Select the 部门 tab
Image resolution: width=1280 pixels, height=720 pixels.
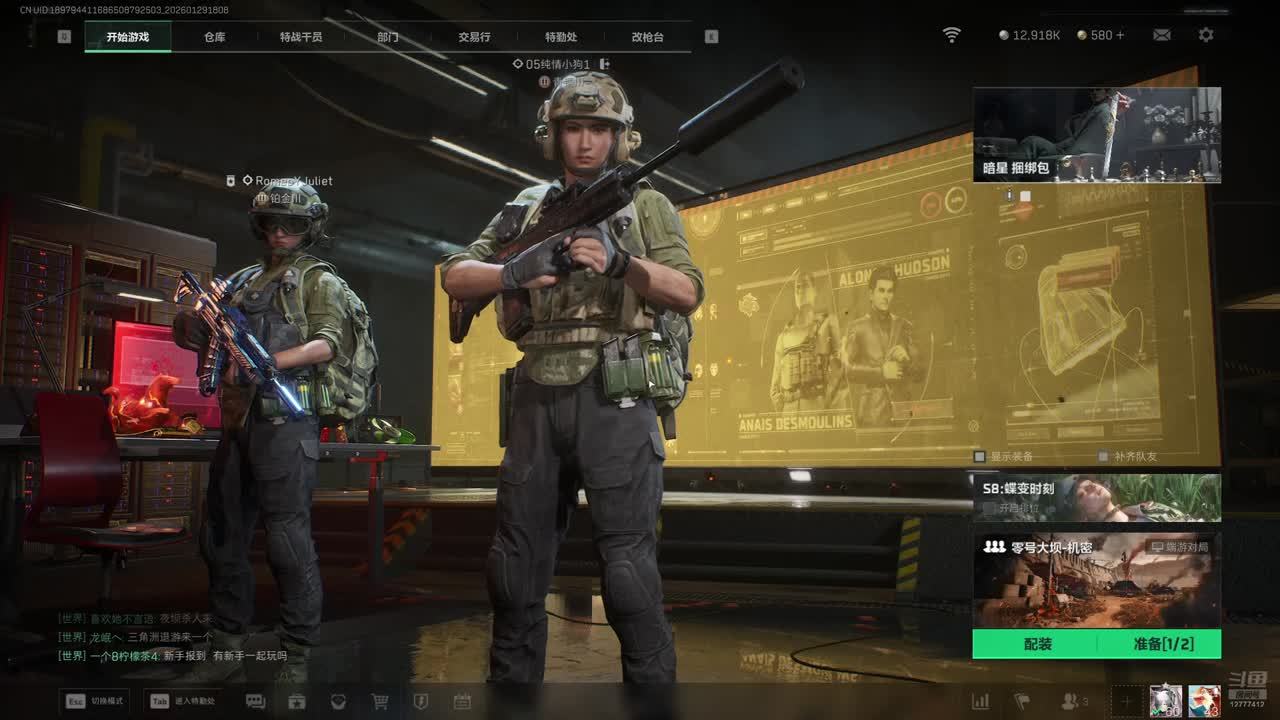click(x=388, y=37)
